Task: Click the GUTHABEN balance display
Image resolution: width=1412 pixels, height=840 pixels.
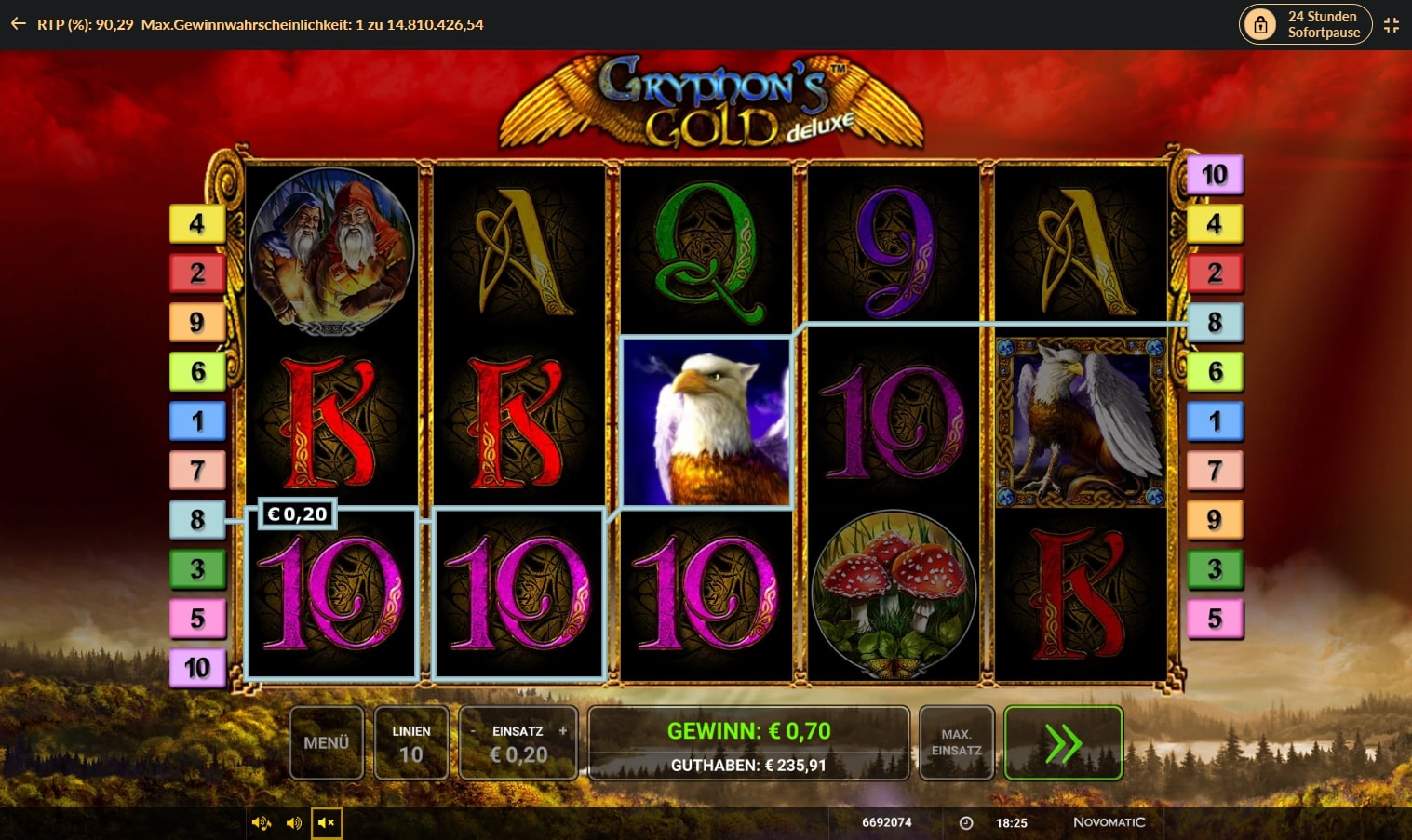Action: [x=747, y=764]
